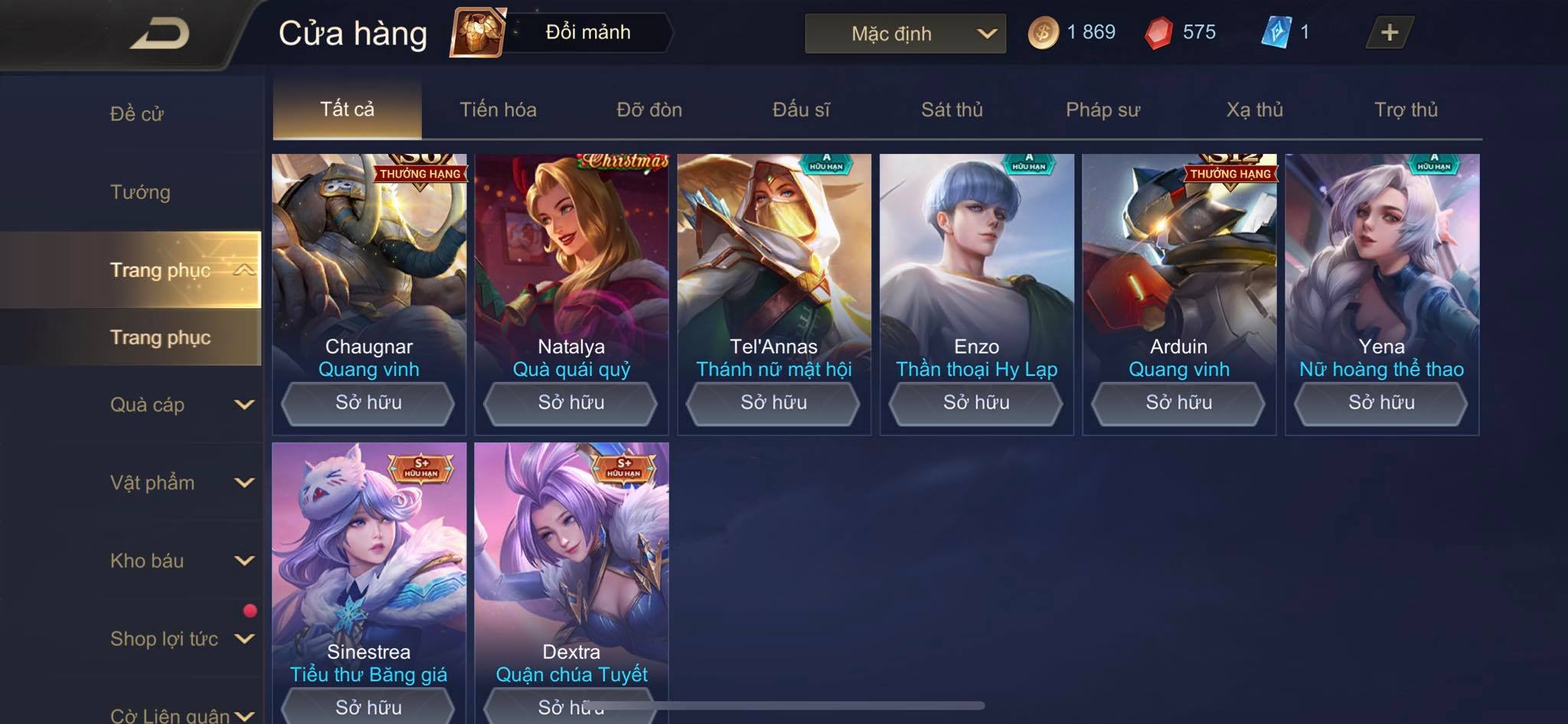Go to the Tướng shop section
Viewport: 1568px width, 724px height.
click(x=140, y=192)
